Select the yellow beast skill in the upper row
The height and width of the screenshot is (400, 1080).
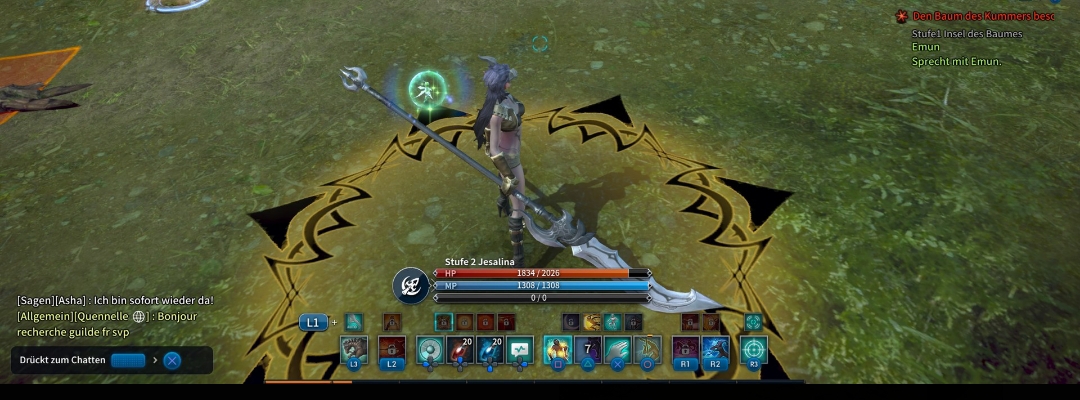(x=592, y=322)
